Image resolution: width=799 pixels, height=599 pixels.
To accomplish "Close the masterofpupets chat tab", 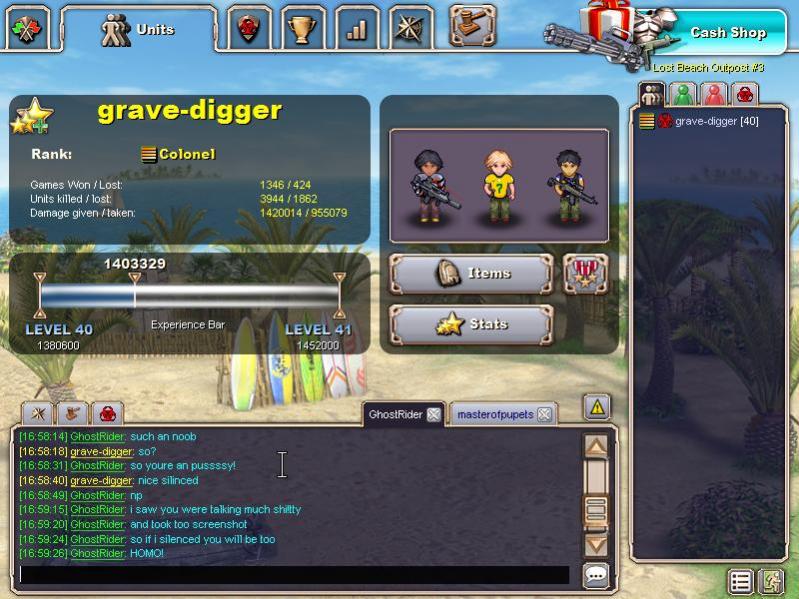I will [543, 414].
